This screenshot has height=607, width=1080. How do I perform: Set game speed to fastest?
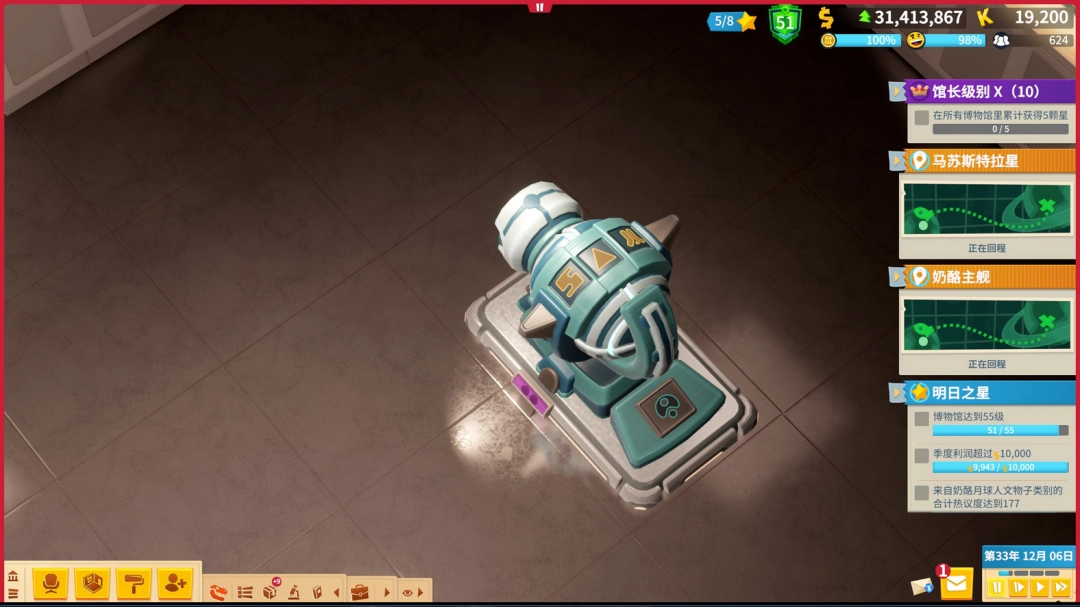[1061, 588]
